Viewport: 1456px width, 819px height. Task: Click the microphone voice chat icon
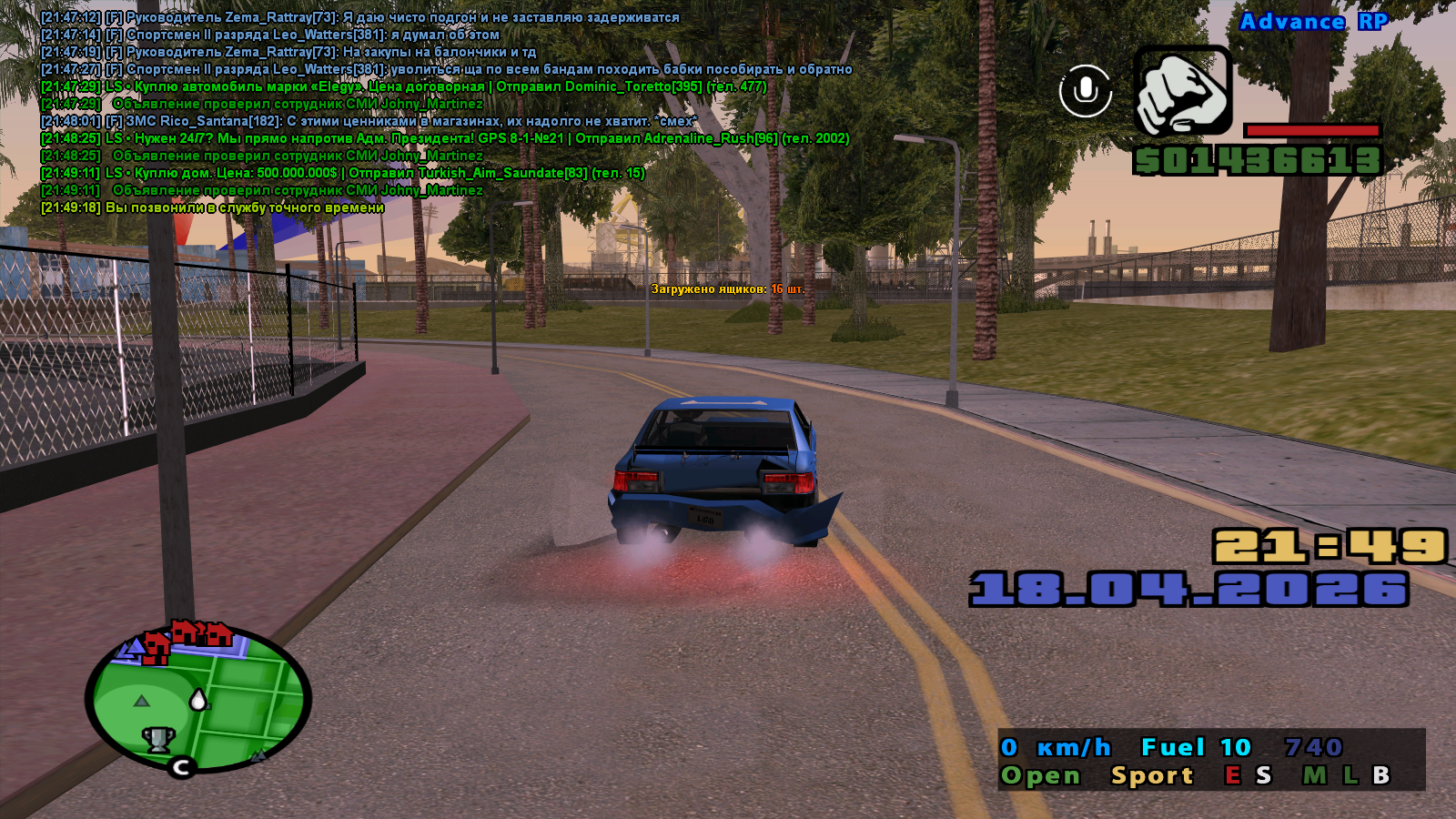(x=1085, y=91)
